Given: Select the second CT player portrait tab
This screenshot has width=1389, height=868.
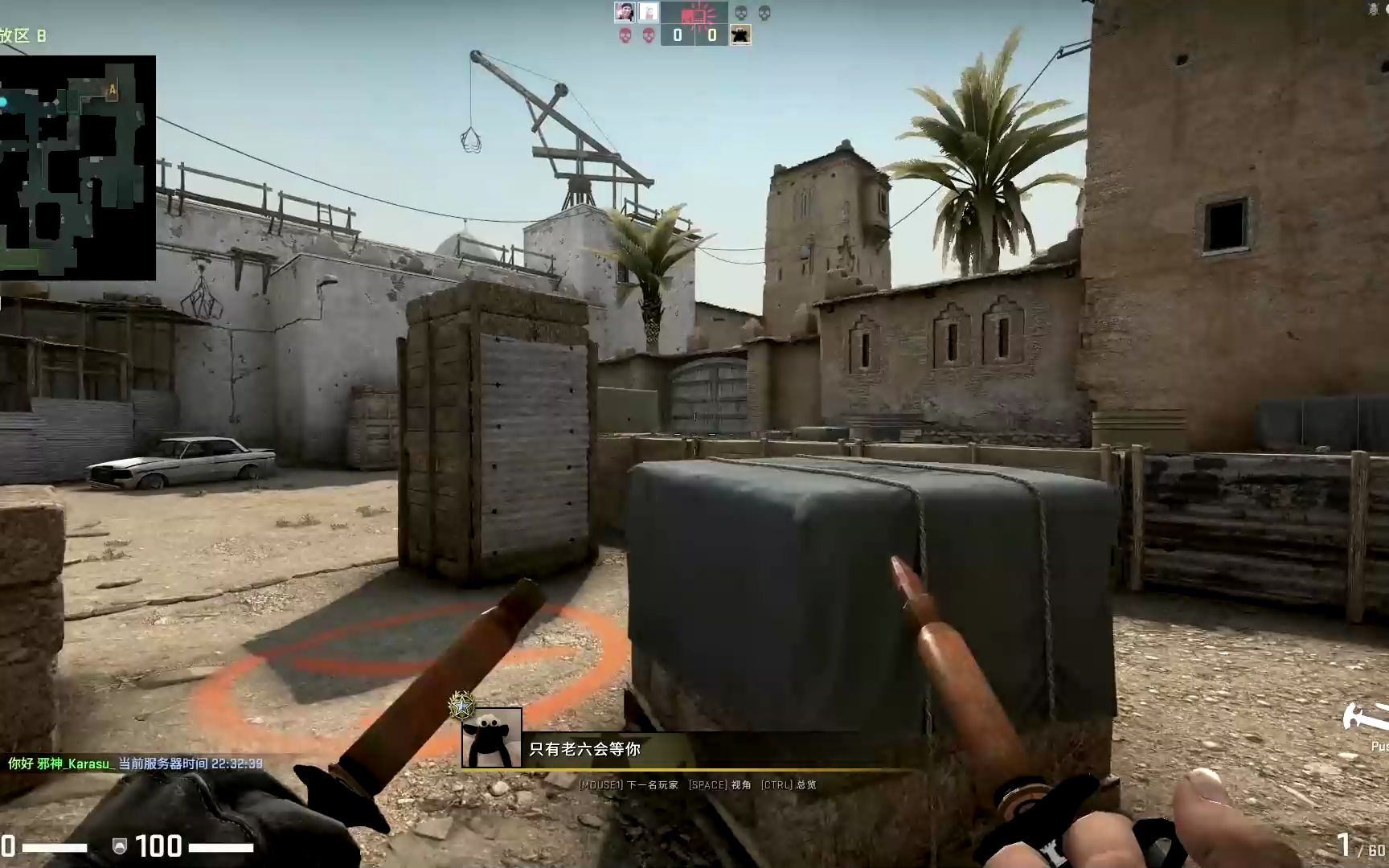Looking at the screenshot, I should (x=649, y=11).
